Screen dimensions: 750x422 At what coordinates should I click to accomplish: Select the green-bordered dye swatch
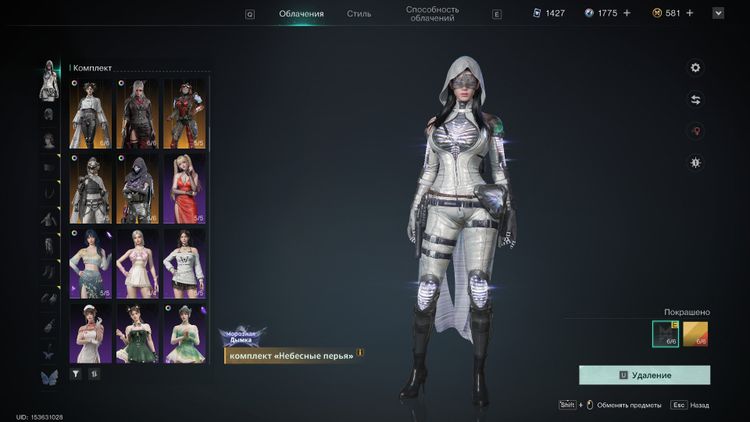pyautogui.click(x=665, y=334)
